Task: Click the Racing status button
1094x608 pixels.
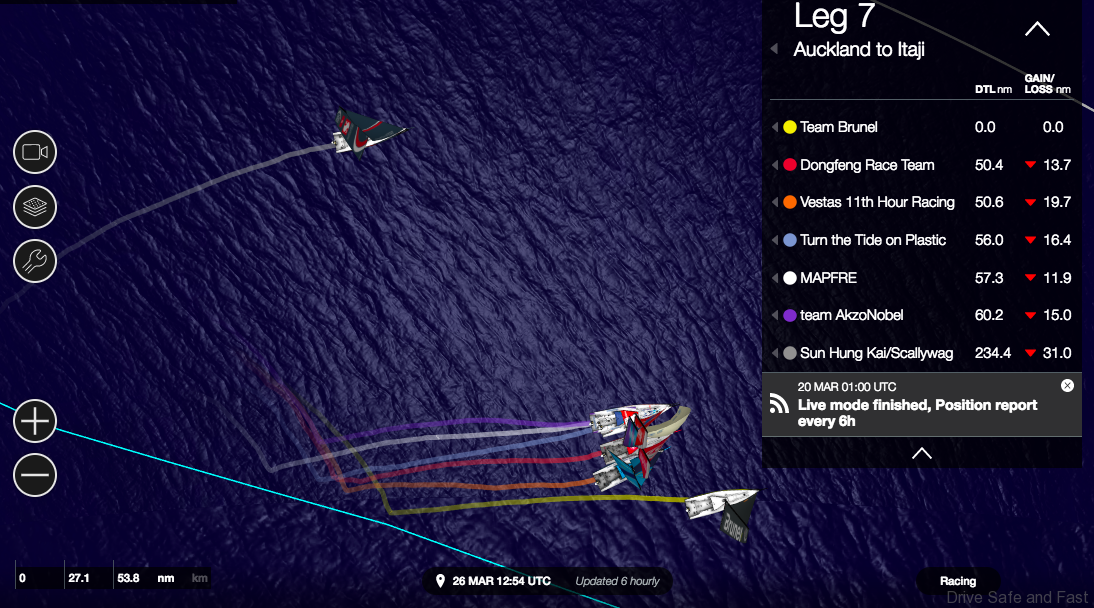Action: point(957,581)
